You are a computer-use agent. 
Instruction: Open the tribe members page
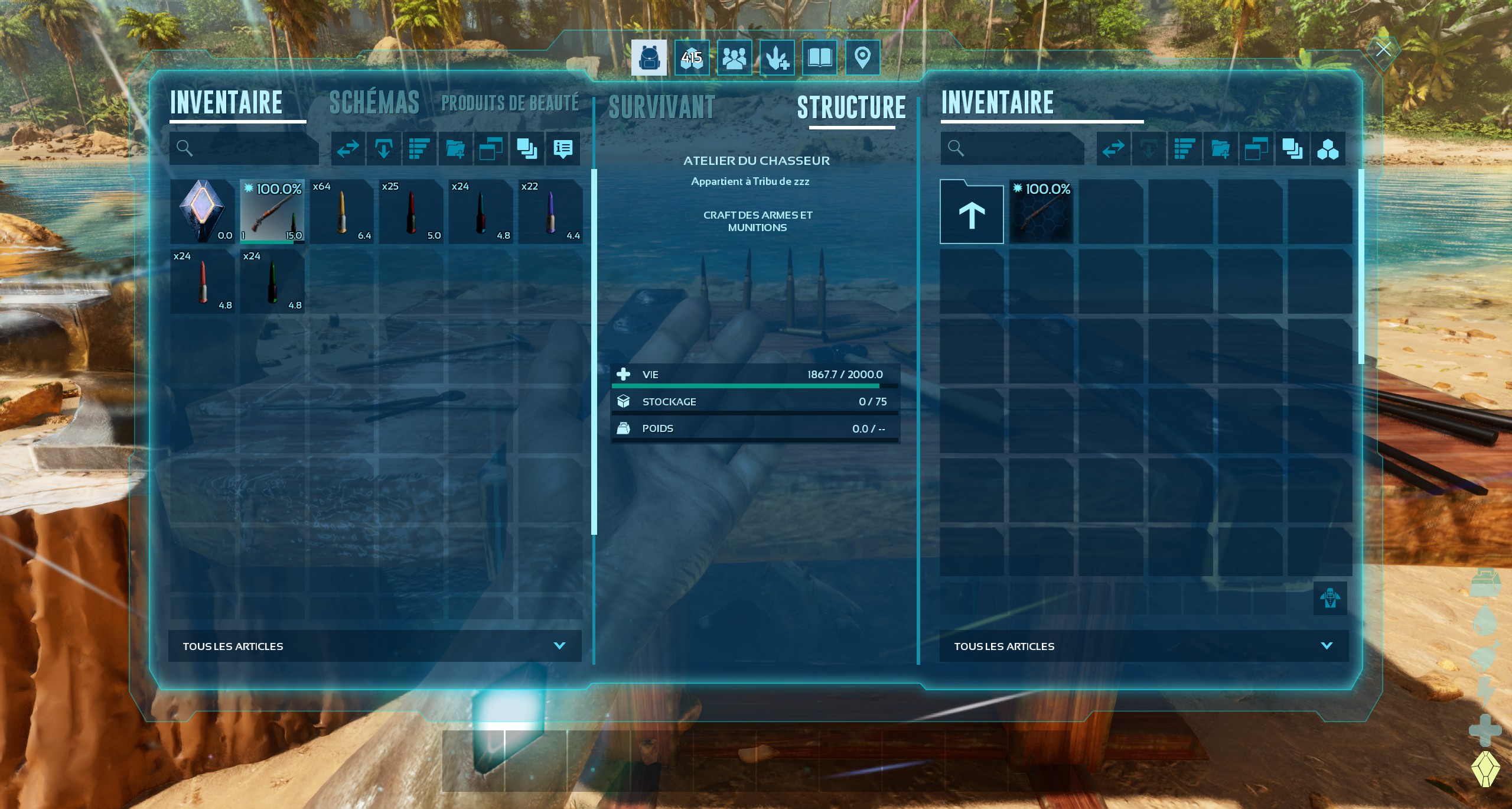734,58
